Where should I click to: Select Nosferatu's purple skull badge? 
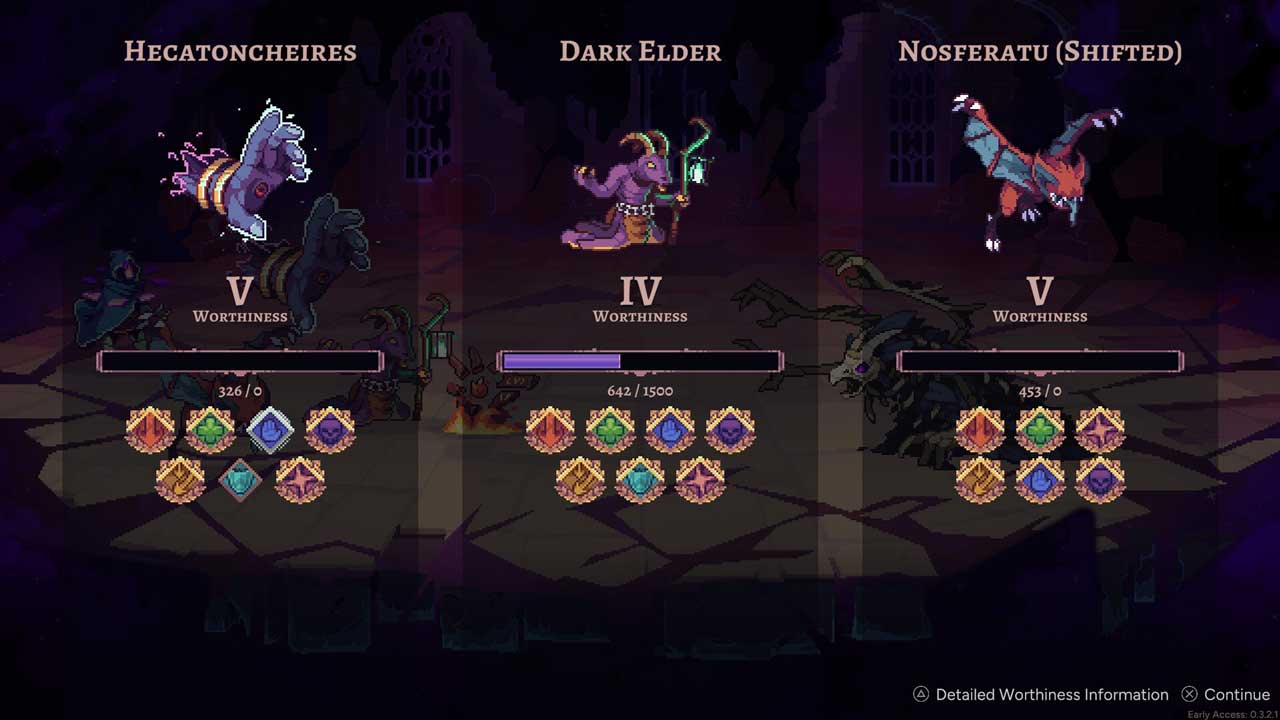coord(1100,479)
